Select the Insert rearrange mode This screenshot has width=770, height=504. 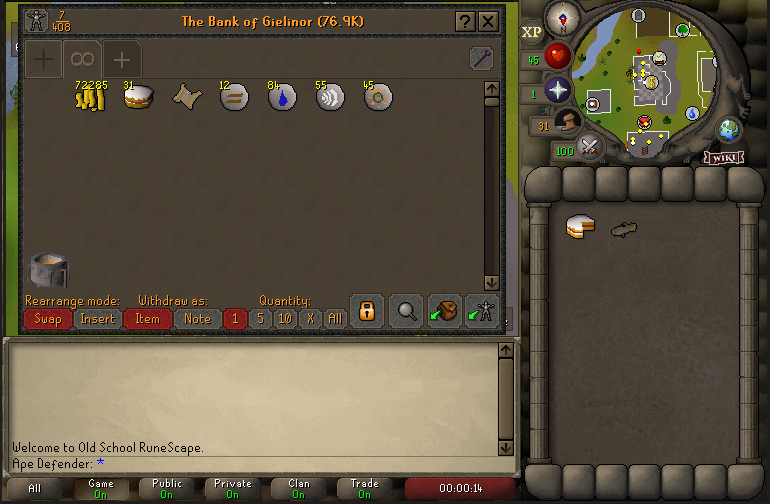tap(98, 319)
